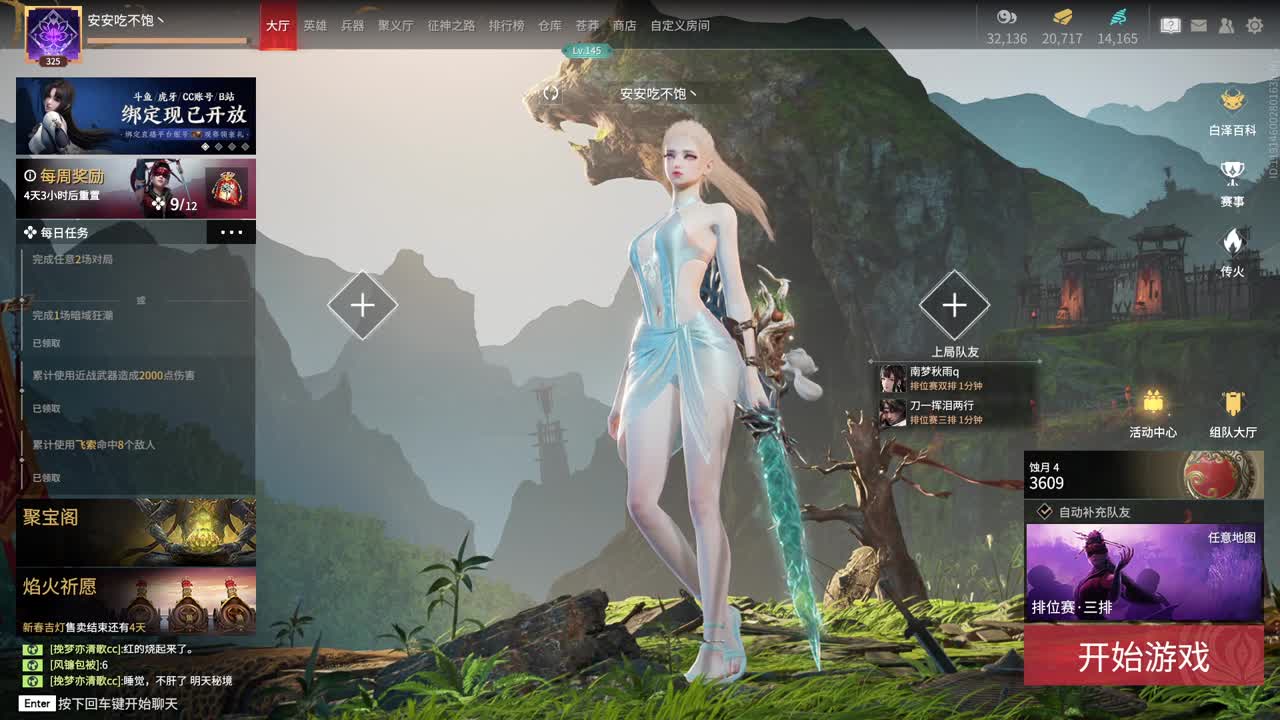This screenshot has height=720, width=1280.
Task: Open the 白泽百科 encyclopedia
Action: pos(1232,110)
